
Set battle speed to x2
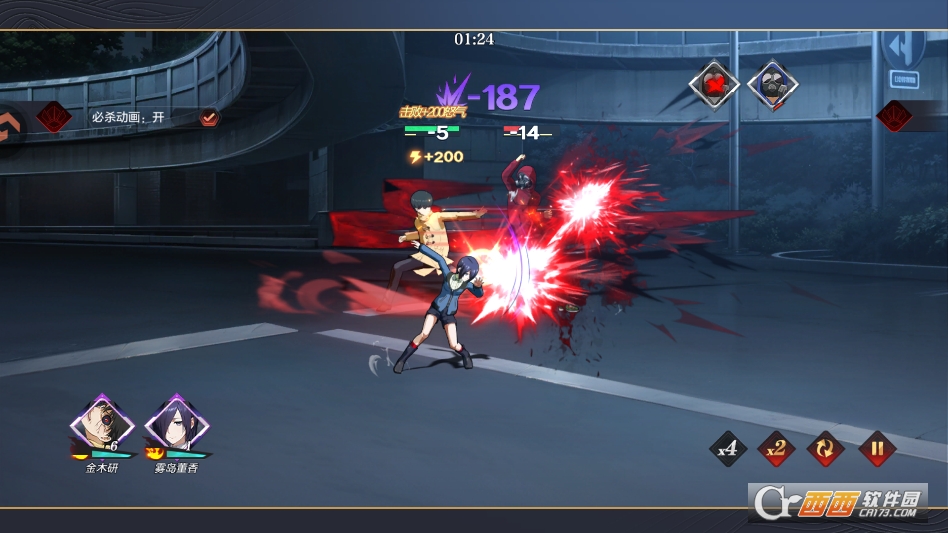[776, 449]
